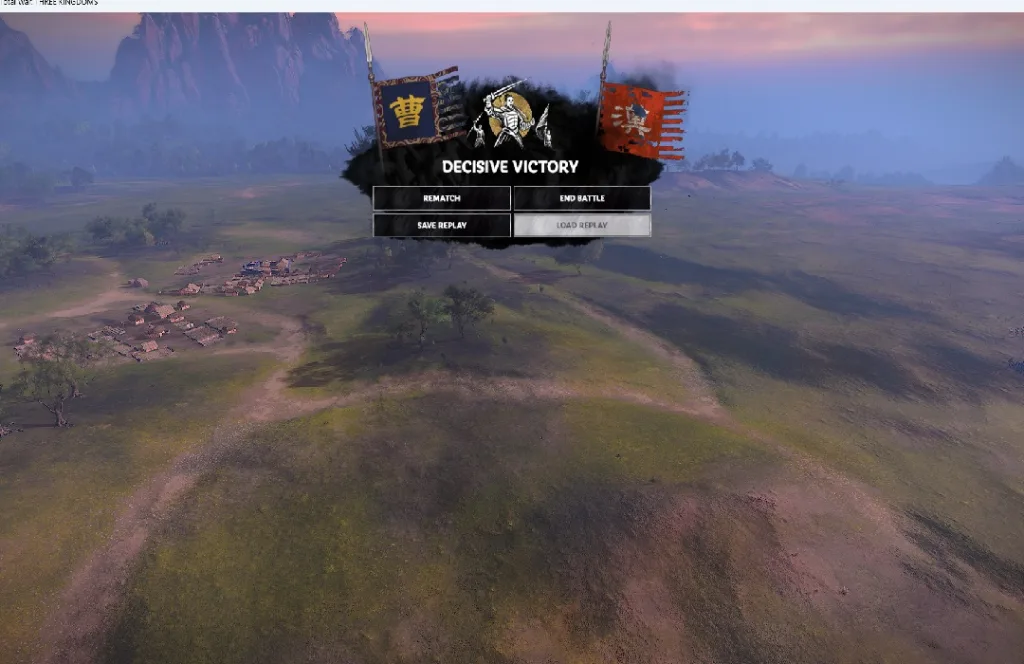Click the Rematch button
The height and width of the screenshot is (664, 1024).
pyautogui.click(x=441, y=198)
